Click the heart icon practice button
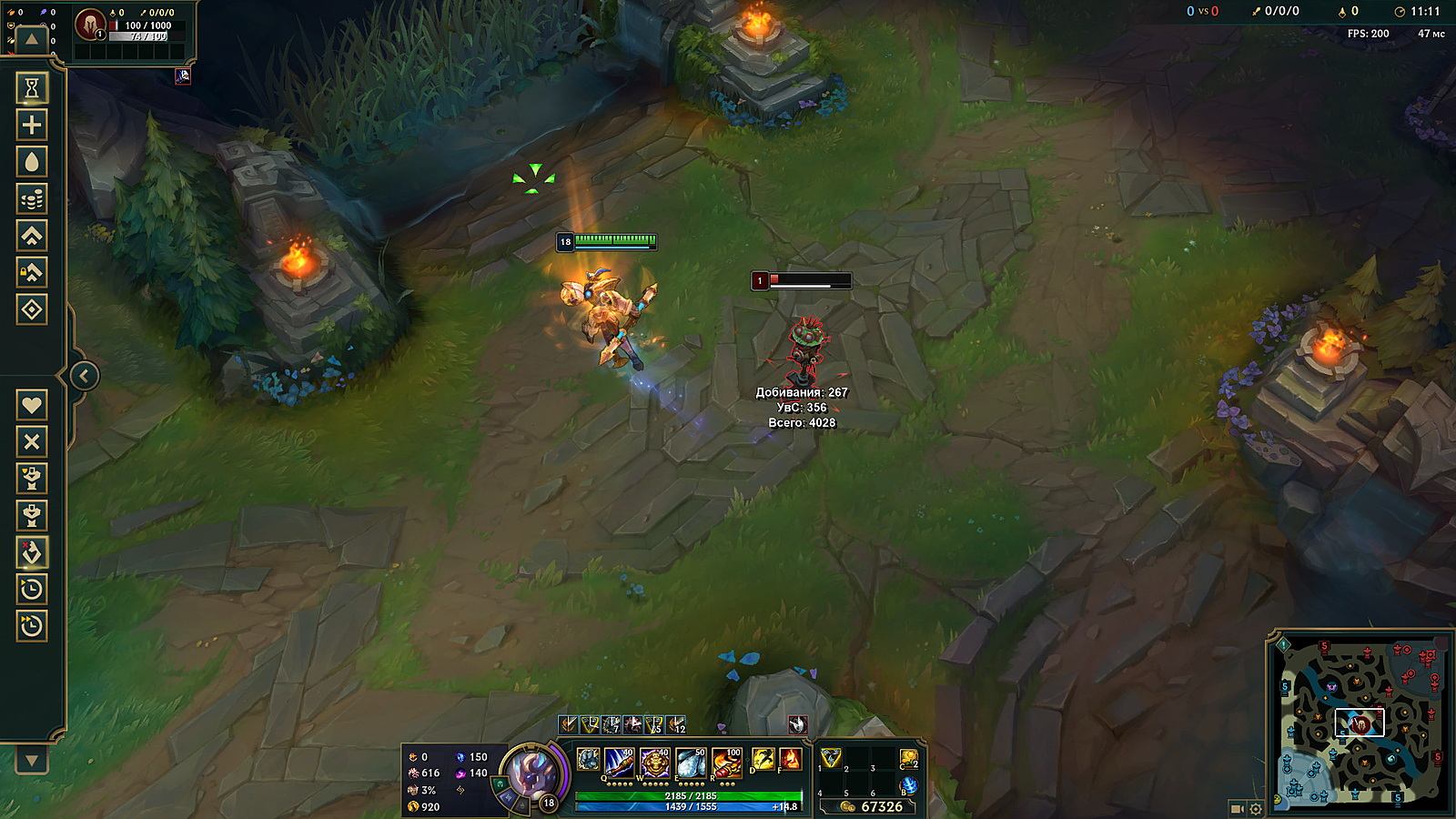Image resolution: width=1456 pixels, height=819 pixels. [x=32, y=405]
